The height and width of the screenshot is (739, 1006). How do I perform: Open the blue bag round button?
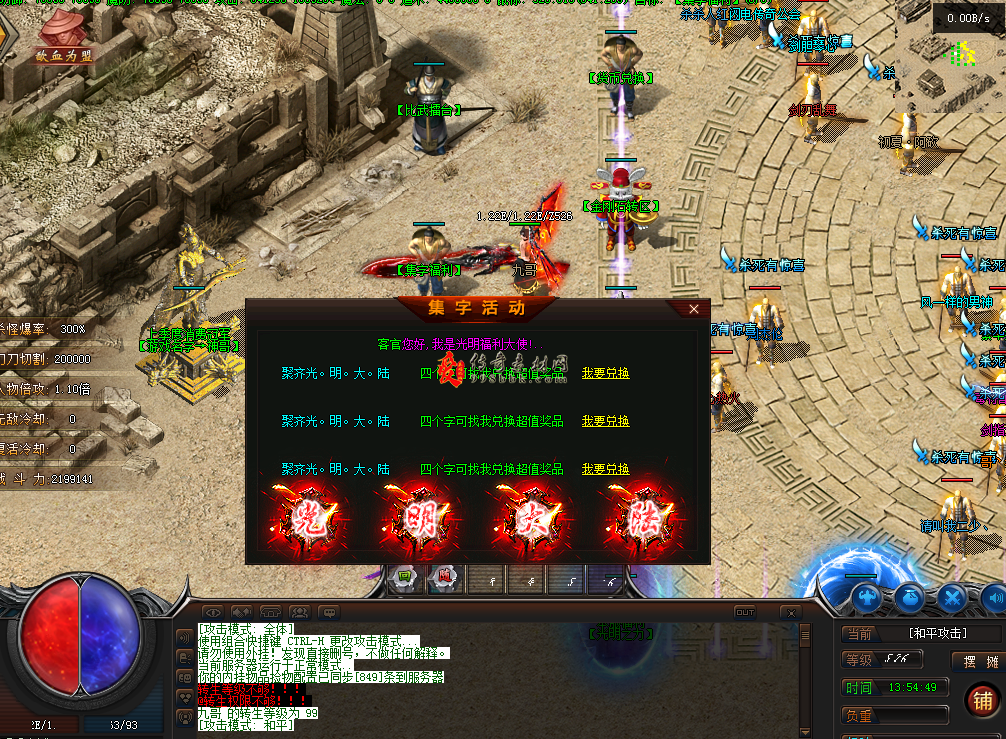point(910,598)
